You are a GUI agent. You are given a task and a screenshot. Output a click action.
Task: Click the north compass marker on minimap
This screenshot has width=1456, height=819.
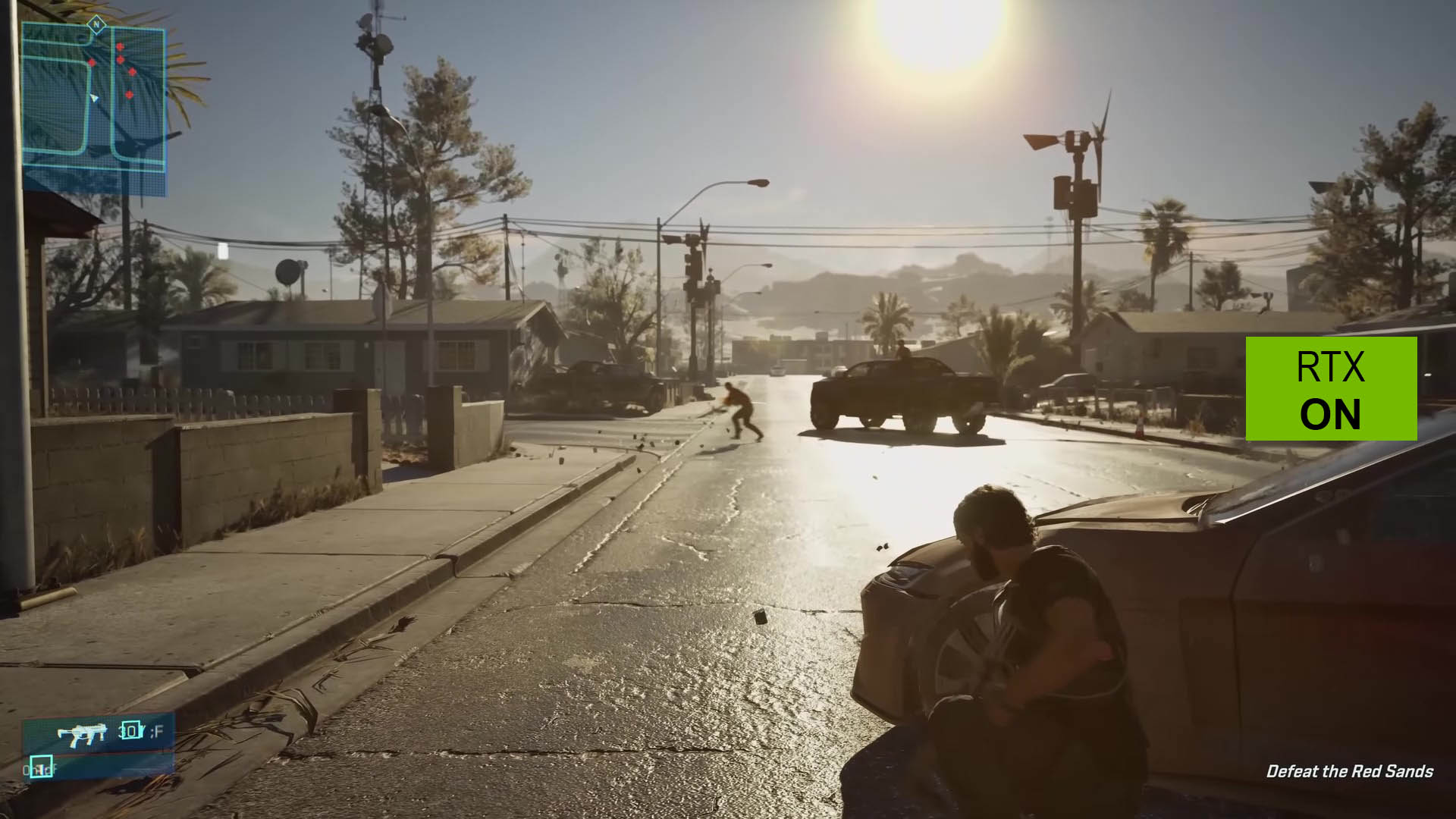click(x=96, y=24)
